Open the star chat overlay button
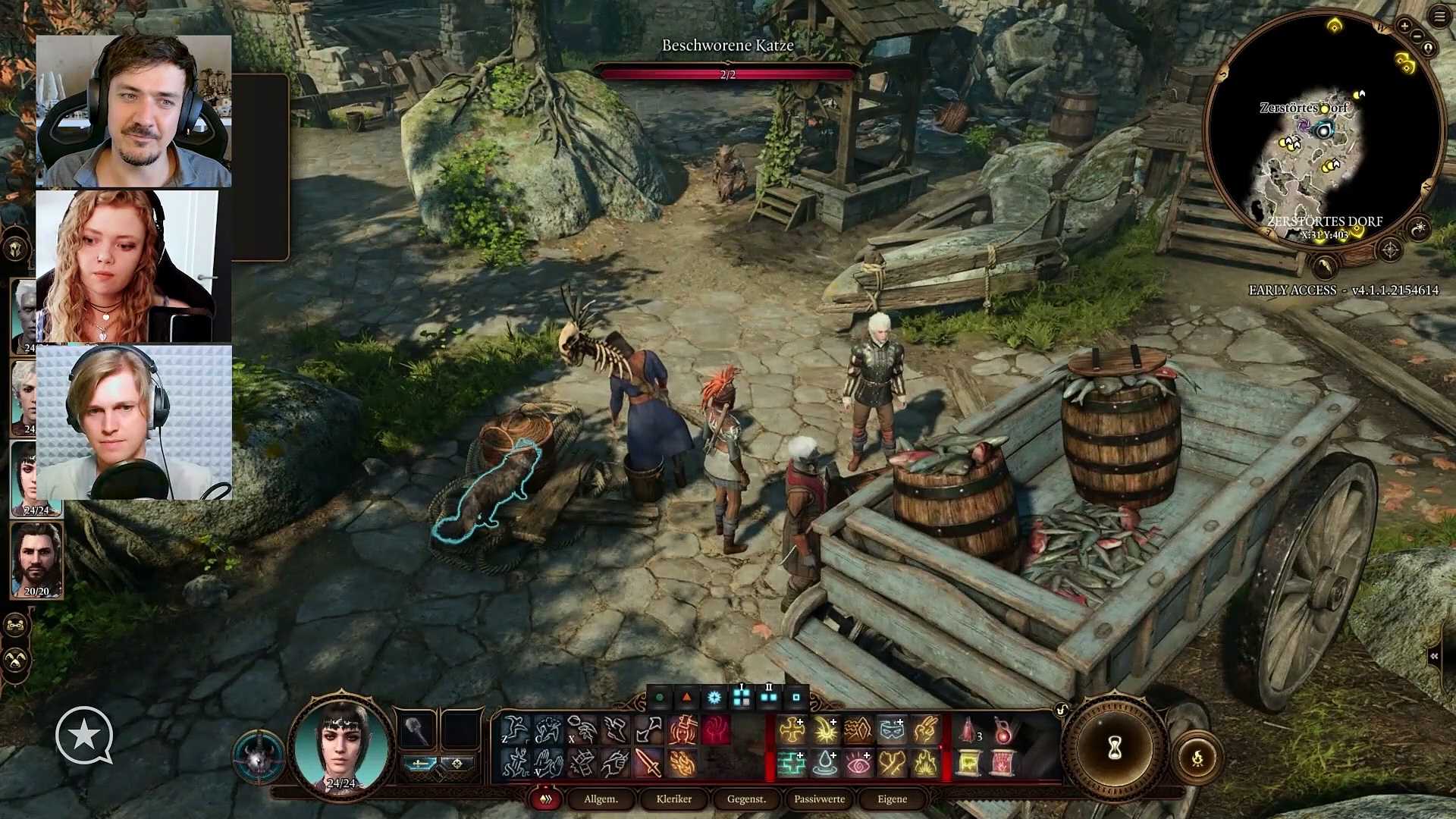The width and height of the screenshot is (1456, 819). (84, 735)
